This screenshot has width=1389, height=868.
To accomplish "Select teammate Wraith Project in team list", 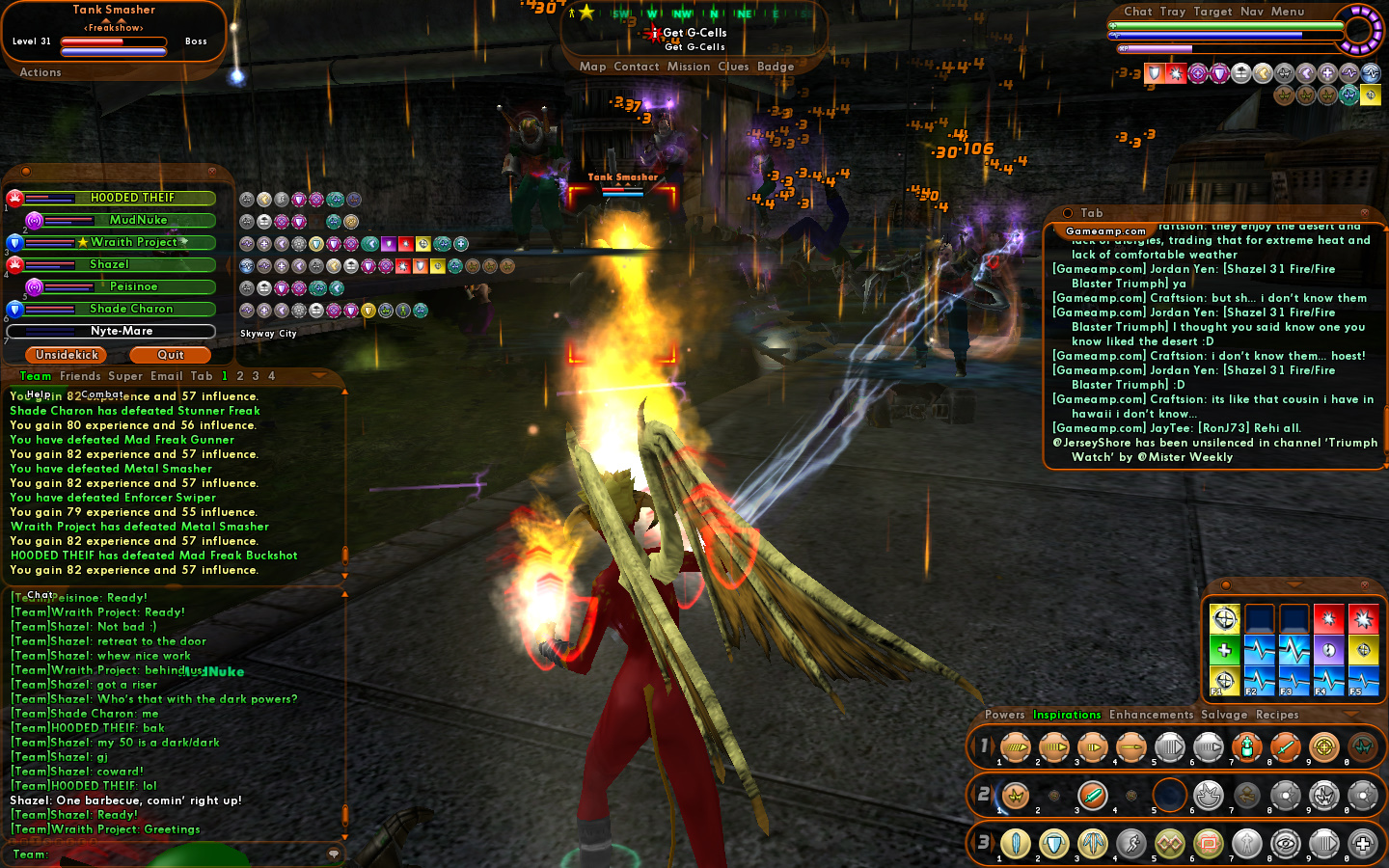I will (x=133, y=242).
